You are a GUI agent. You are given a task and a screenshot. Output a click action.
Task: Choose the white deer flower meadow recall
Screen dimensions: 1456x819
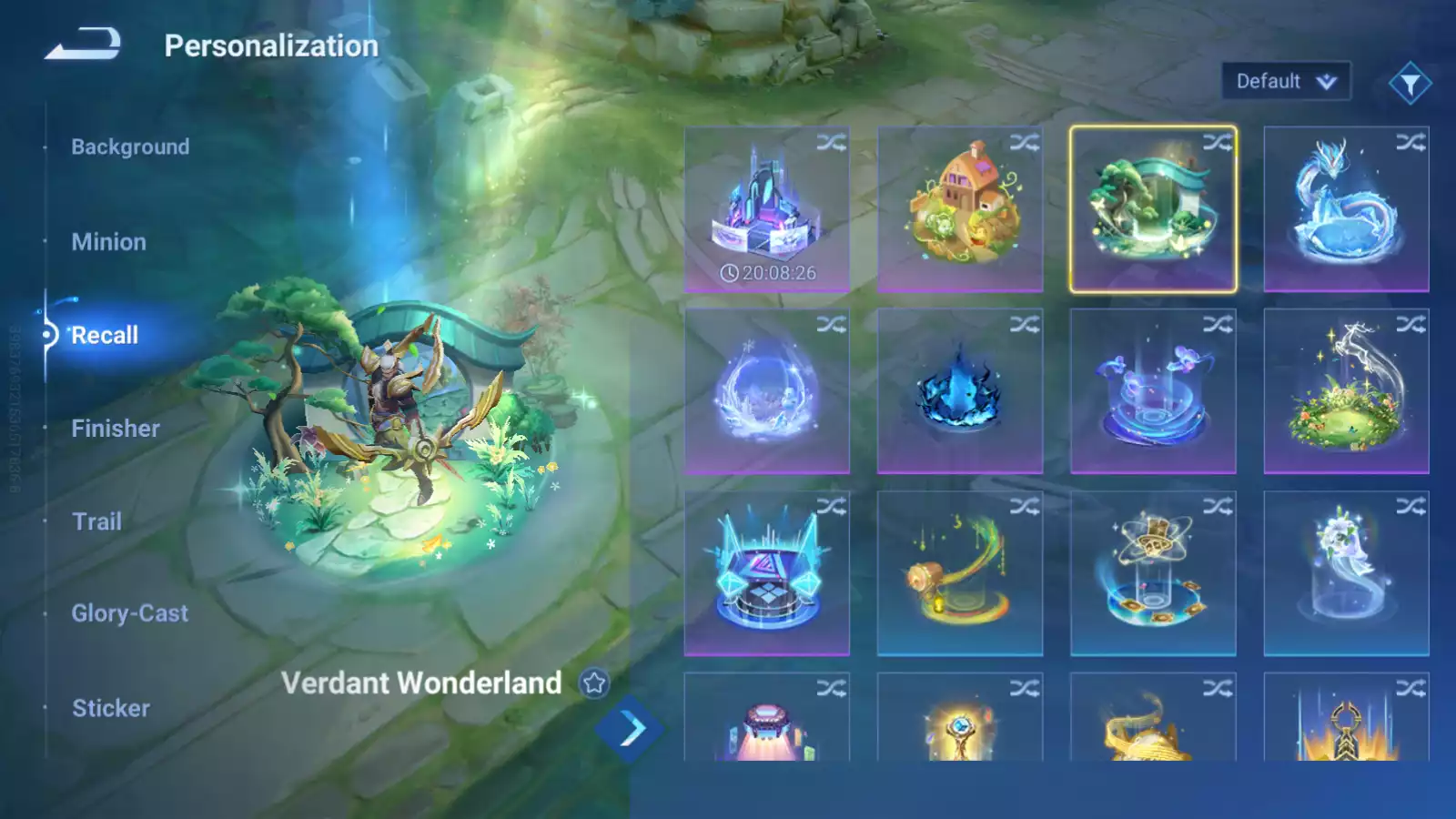1346,391
